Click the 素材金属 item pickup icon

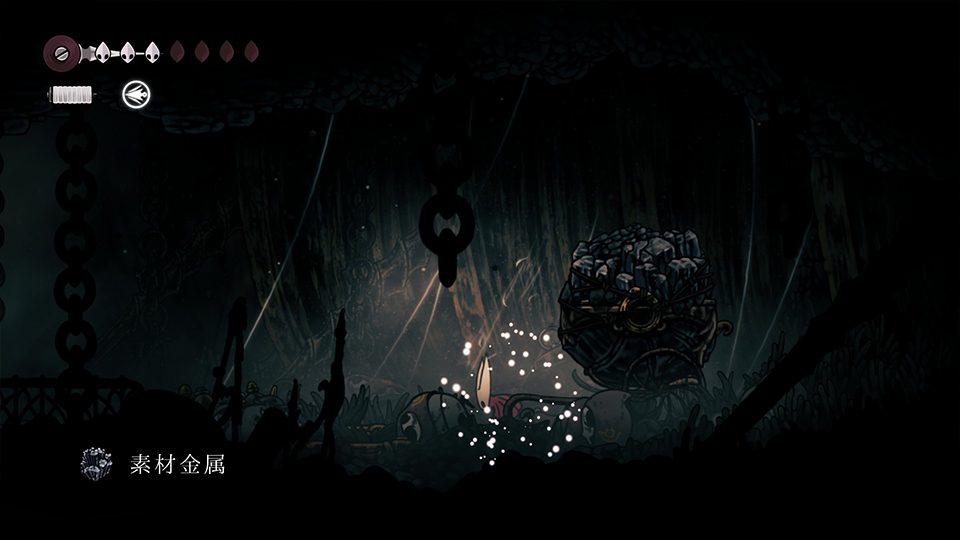click(x=97, y=464)
